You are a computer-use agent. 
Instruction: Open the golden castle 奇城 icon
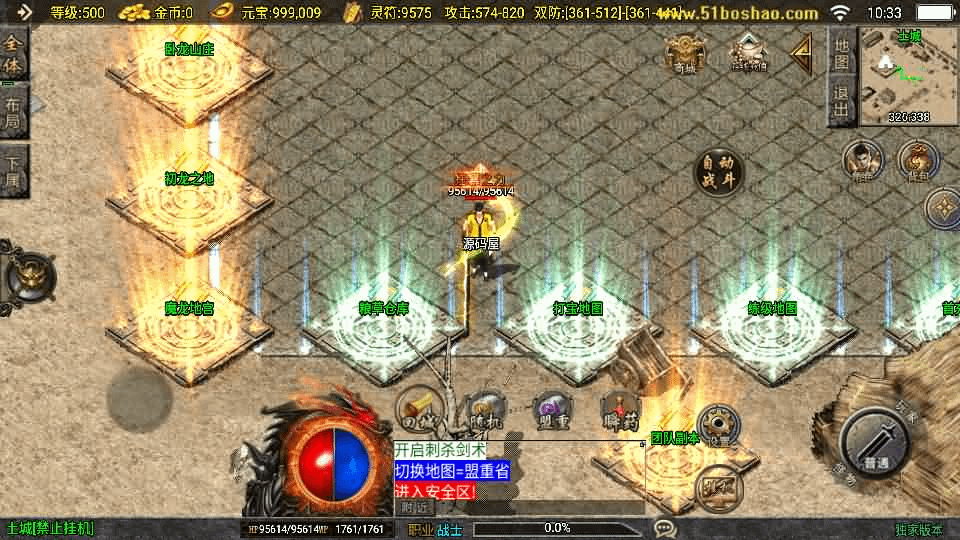coord(684,54)
